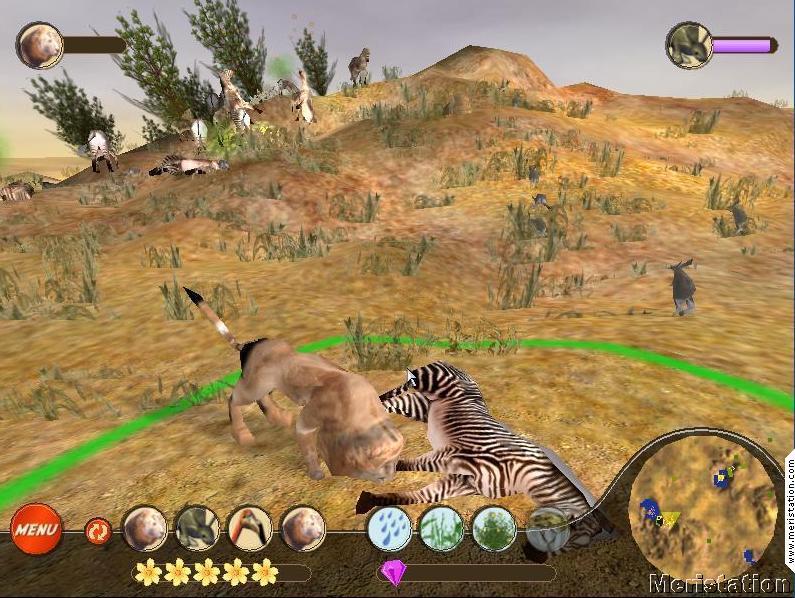Select the animal portrait beside the purple bar
The image size is (795, 598).
pyautogui.click(x=689, y=45)
